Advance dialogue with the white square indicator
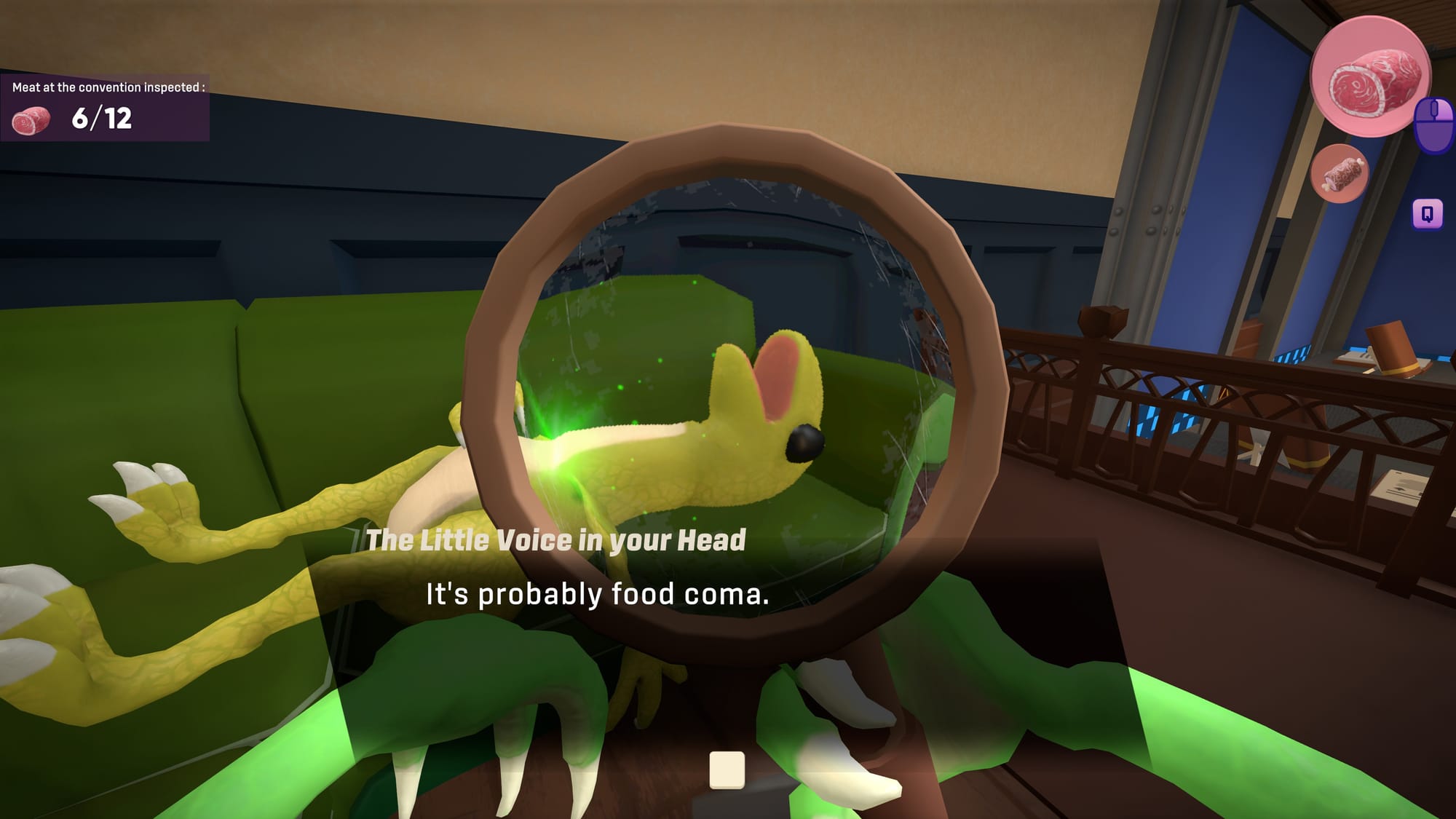The image size is (1456, 819). pyautogui.click(x=727, y=769)
